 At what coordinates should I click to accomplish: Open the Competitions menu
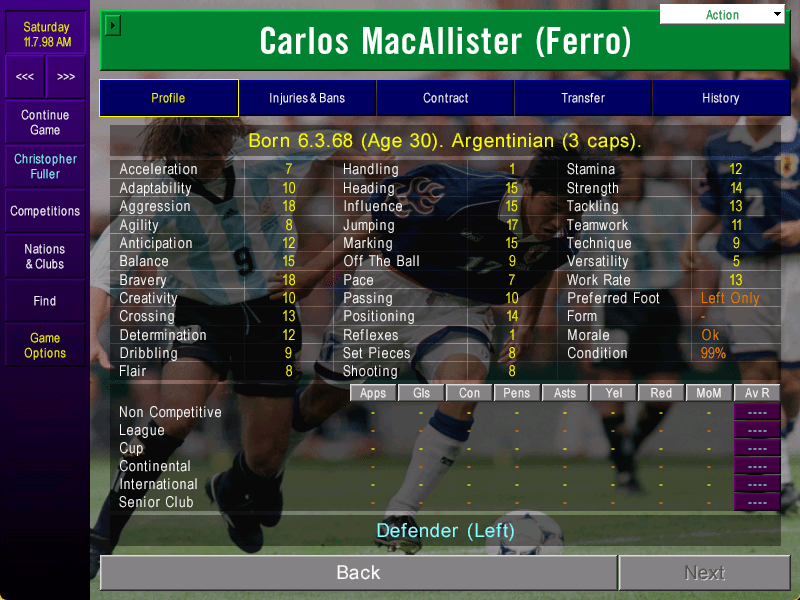click(x=45, y=211)
